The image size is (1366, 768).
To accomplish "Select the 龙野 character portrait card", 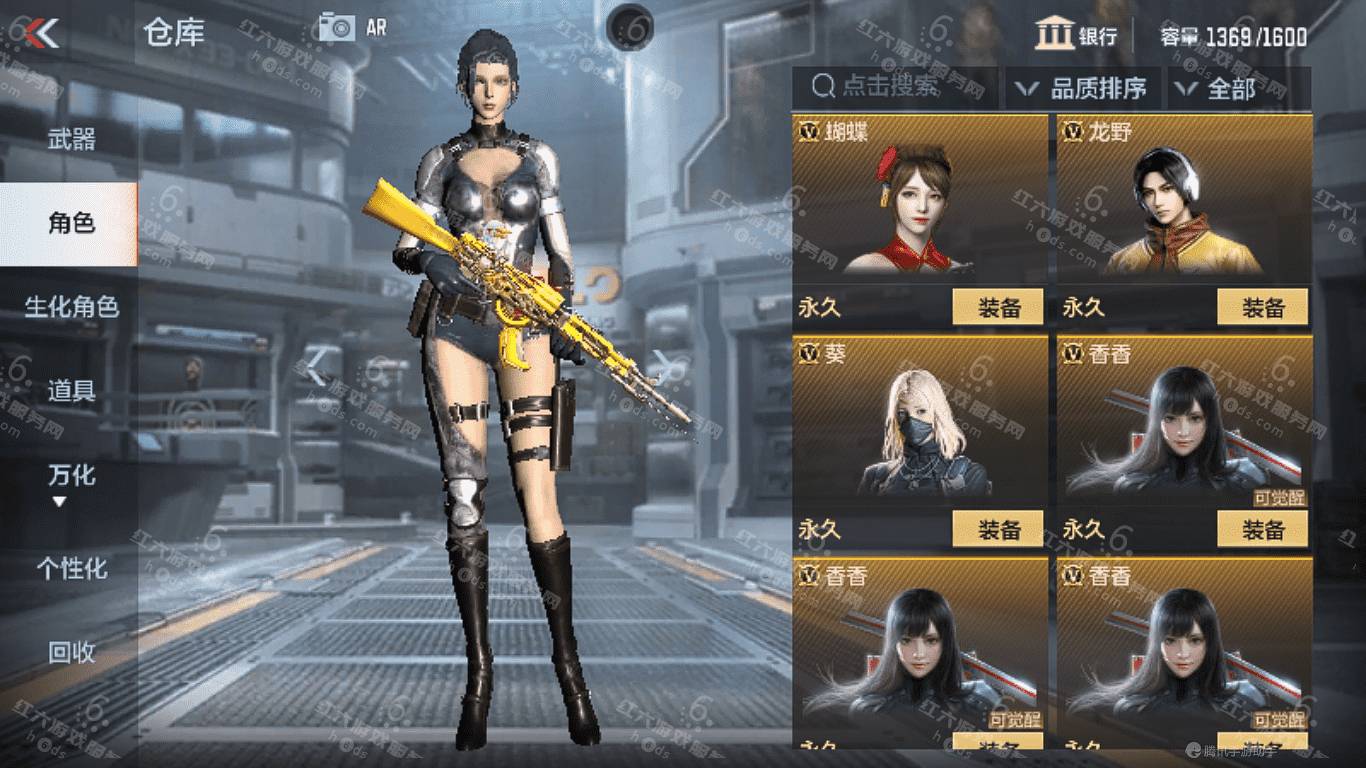I will tap(1184, 210).
